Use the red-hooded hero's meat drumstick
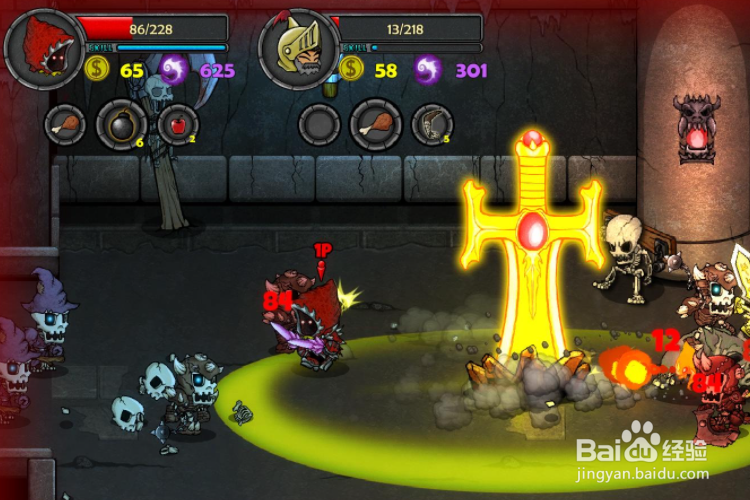Viewport: 750px width, 500px height. pyautogui.click(x=65, y=124)
